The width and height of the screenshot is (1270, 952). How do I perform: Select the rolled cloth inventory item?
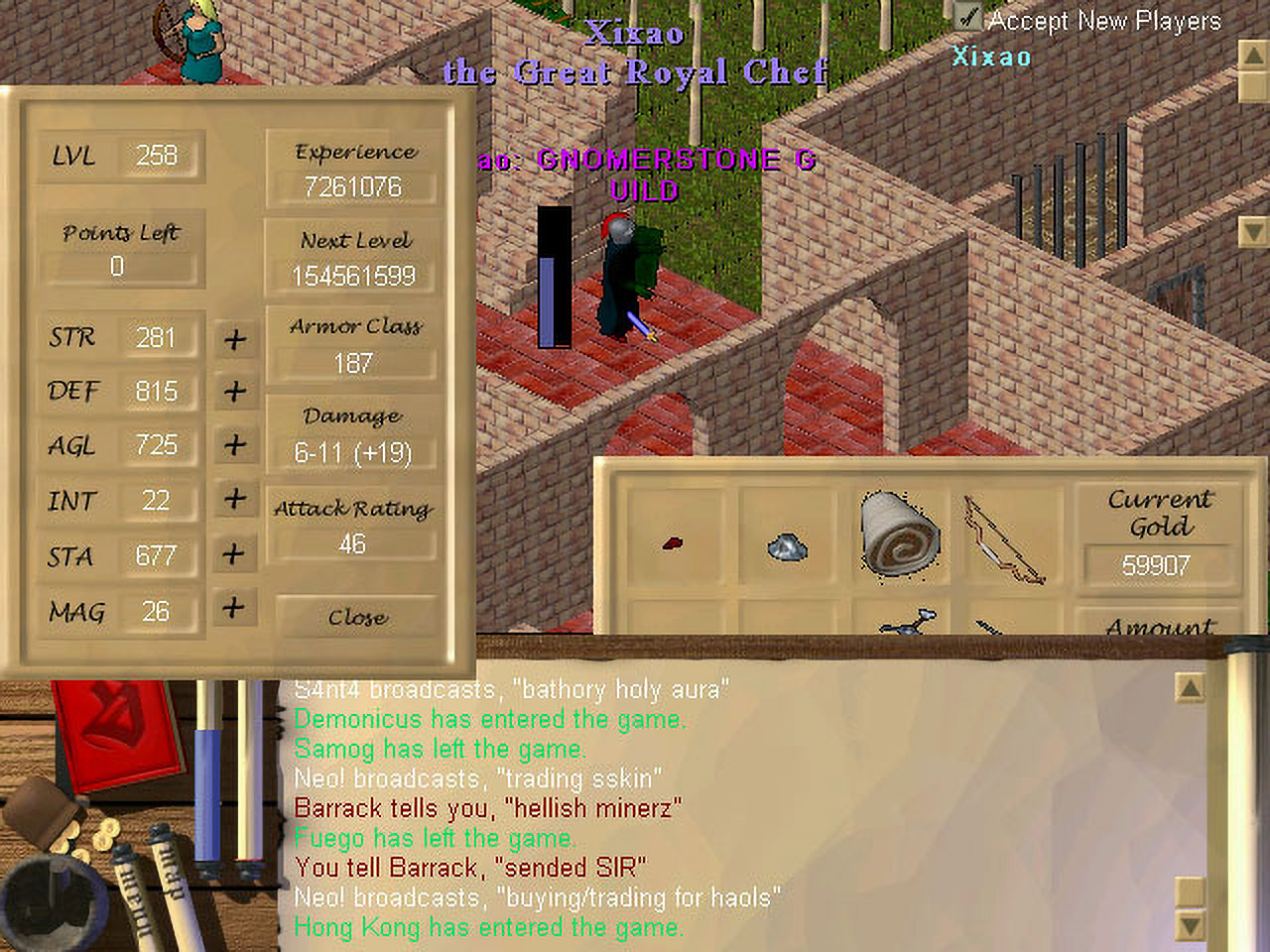point(899,533)
